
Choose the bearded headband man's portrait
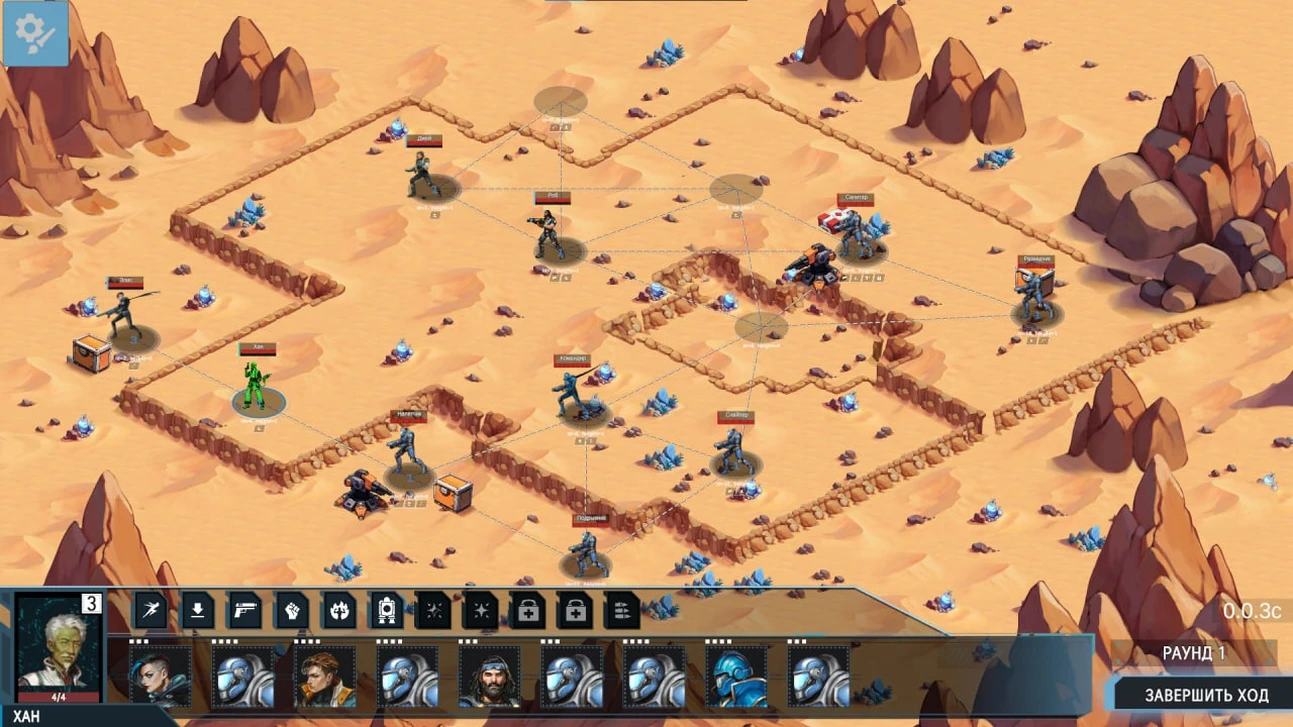tap(489, 677)
